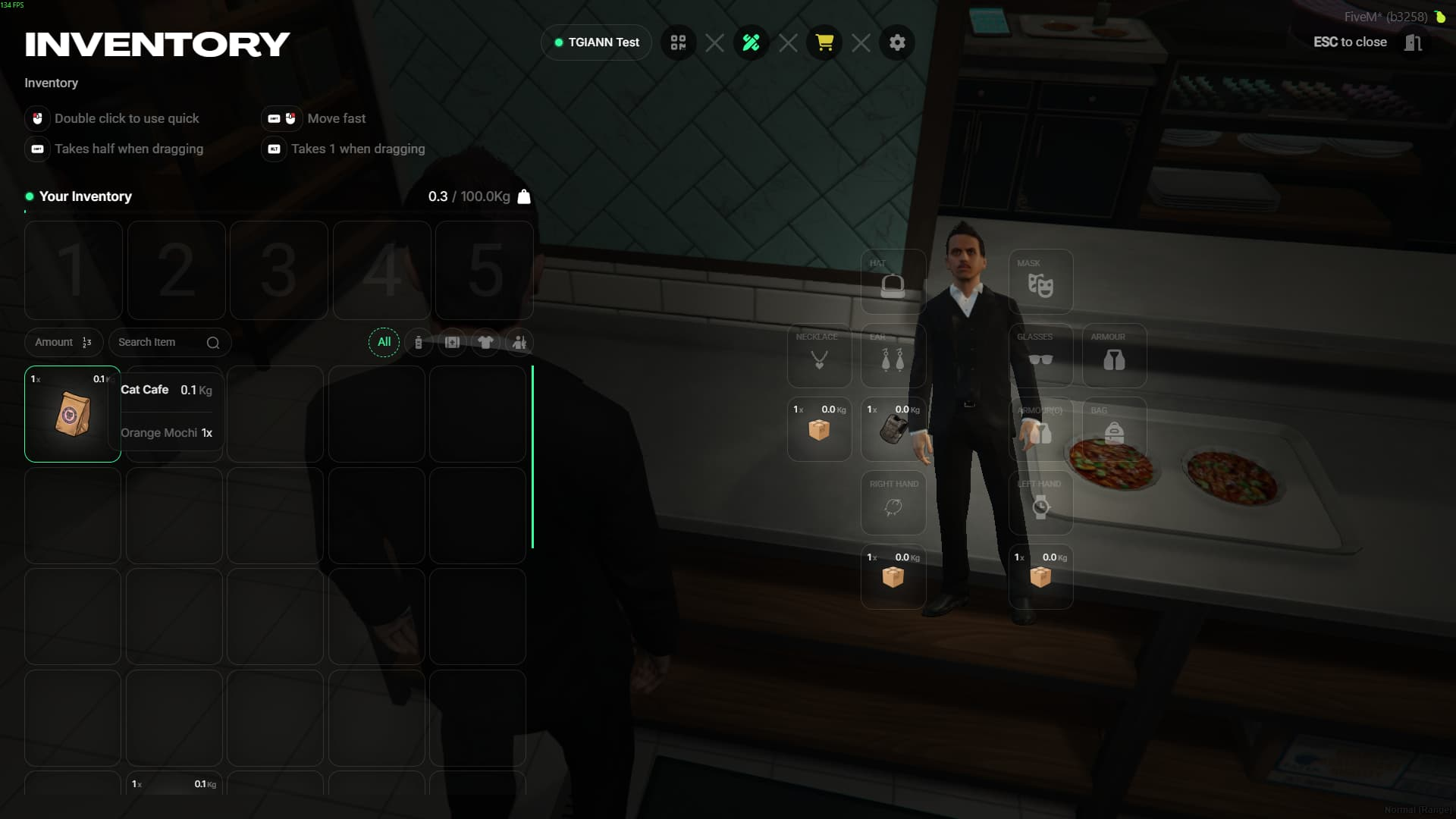Show weapon items with armed figure filter
The image size is (1456, 819).
(x=519, y=343)
